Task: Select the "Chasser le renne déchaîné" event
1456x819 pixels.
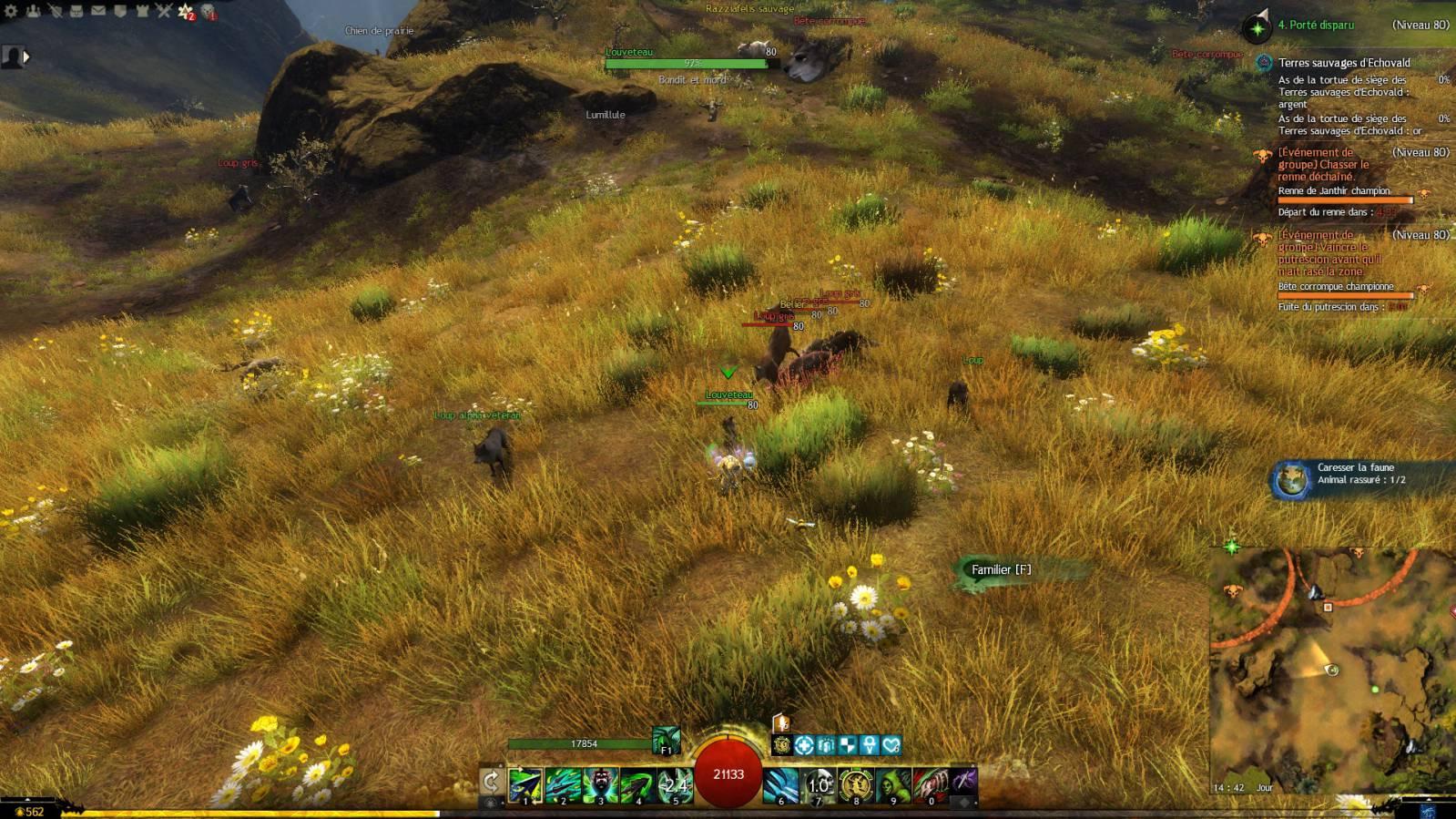Action: [1323, 165]
